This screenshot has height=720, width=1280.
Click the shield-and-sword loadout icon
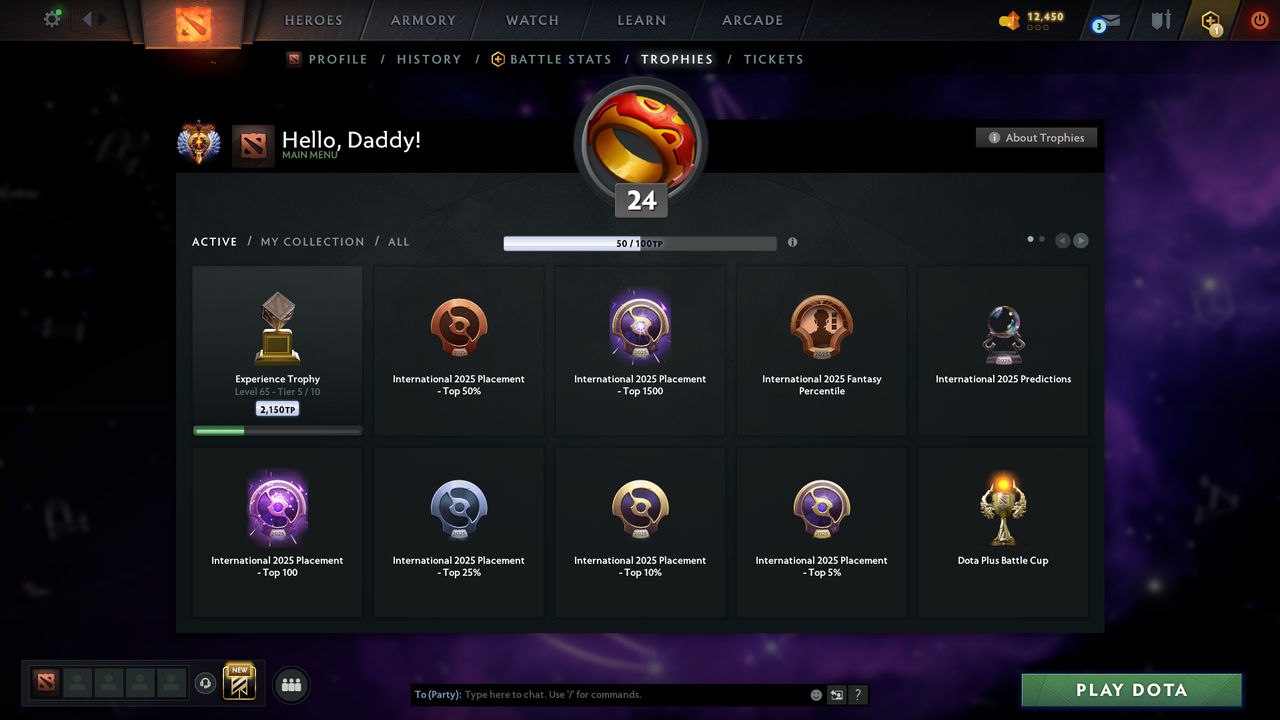click(1160, 21)
